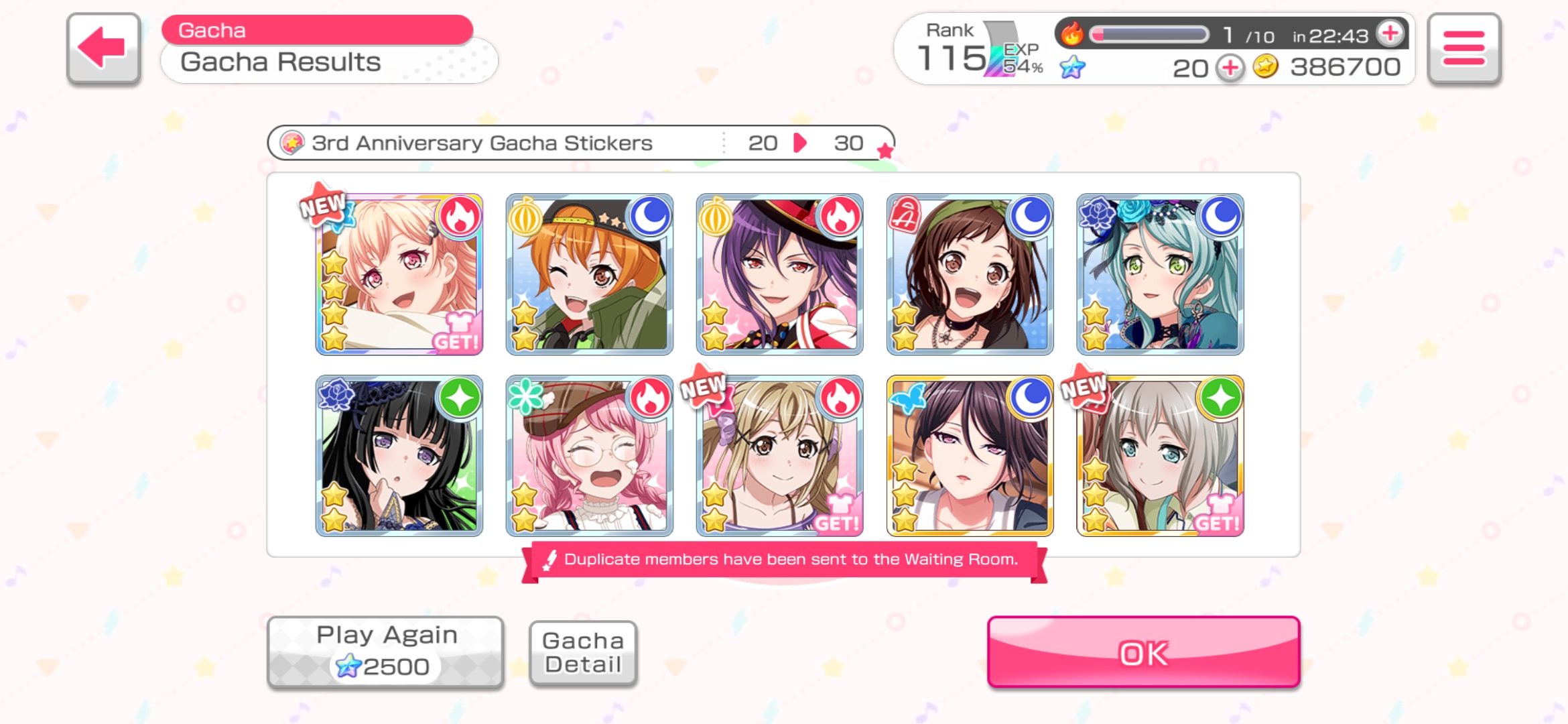1568x724 pixels.
Task: Select the orange-haired girl in cap card
Action: click(x=590, y=274)
